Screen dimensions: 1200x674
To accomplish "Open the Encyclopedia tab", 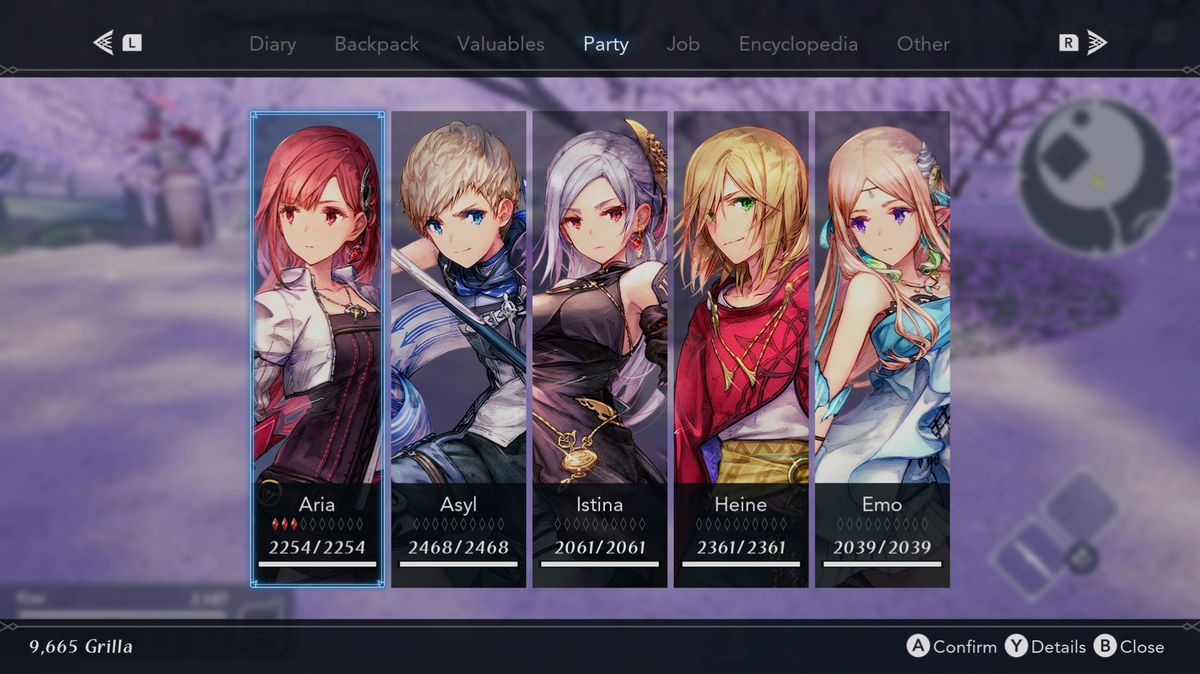I will 798,44.
